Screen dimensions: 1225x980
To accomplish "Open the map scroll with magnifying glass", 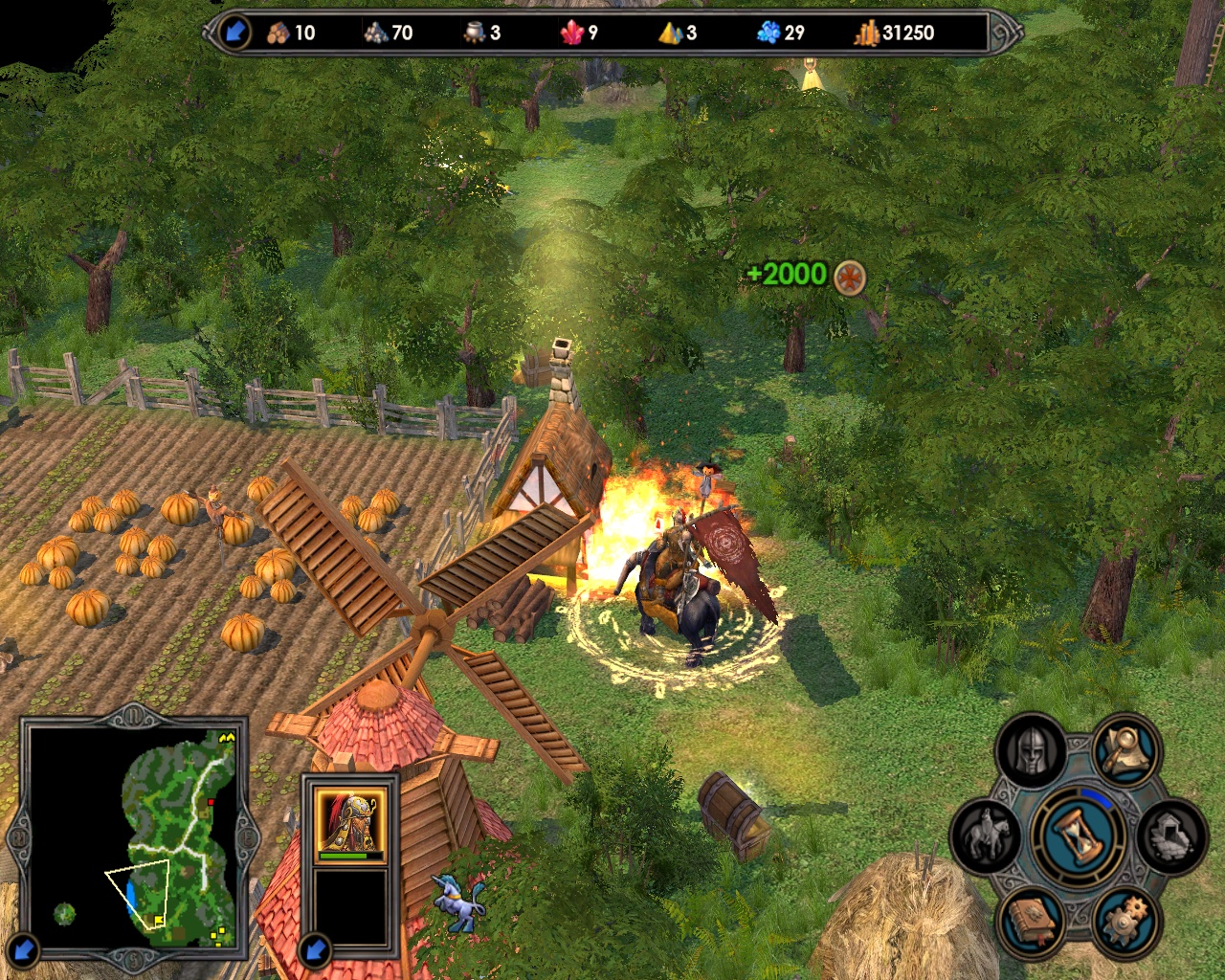I will 1125,750.
